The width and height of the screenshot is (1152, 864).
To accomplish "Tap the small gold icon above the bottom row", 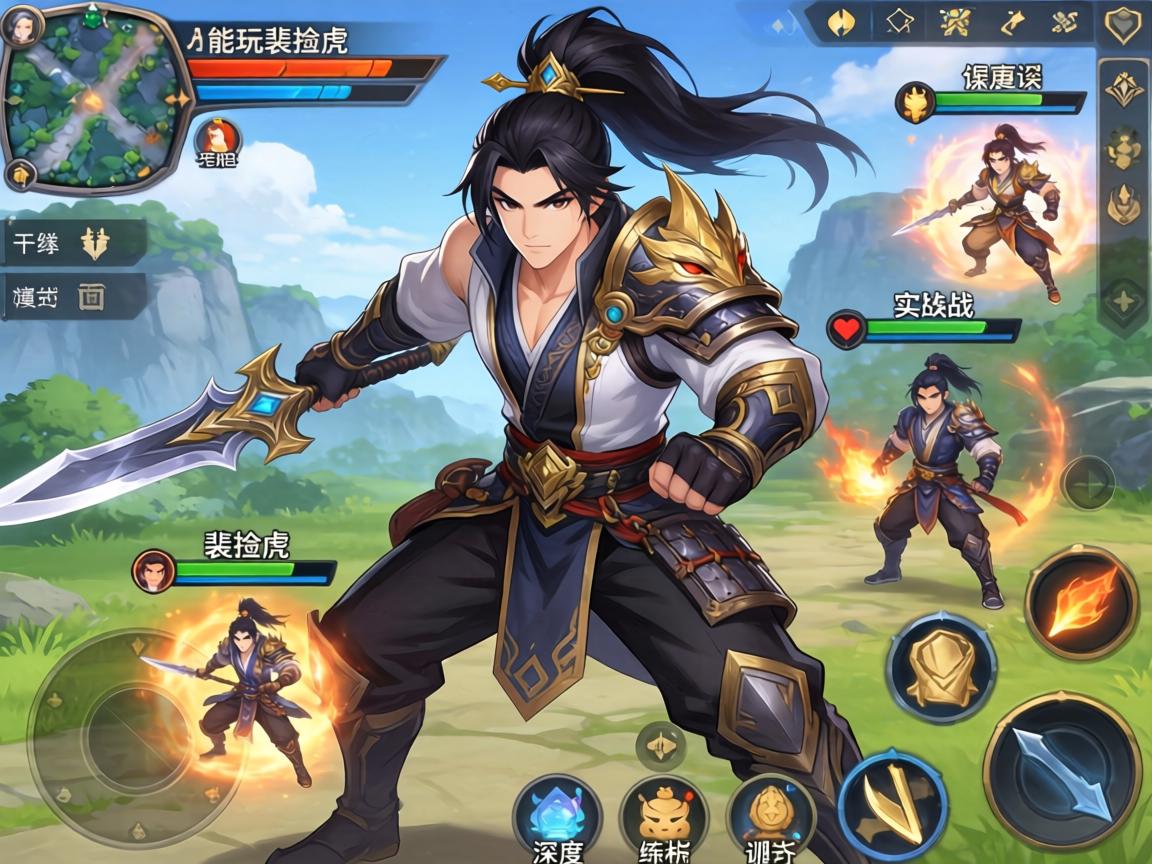I will pyautogui.click(x=661, y=745).
